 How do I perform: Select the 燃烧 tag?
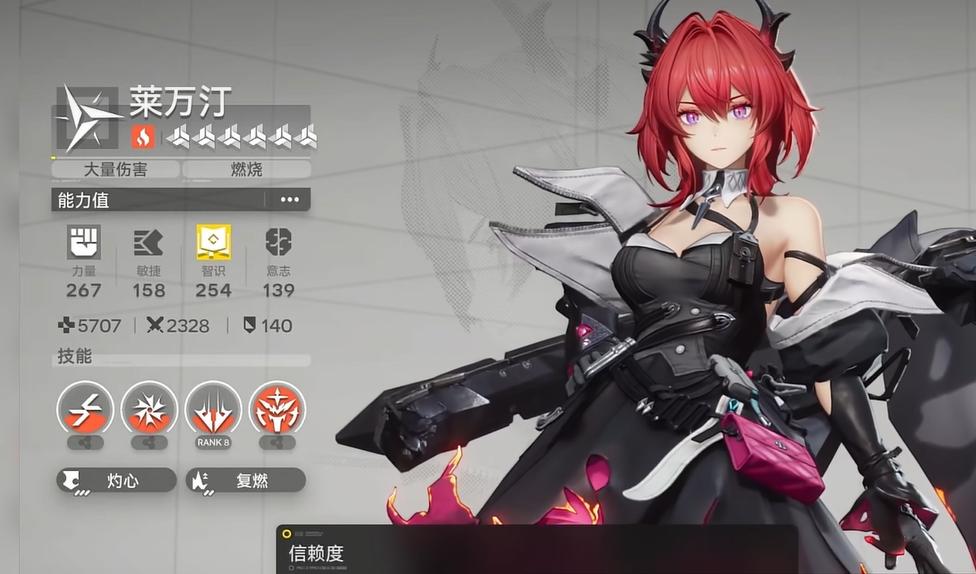click(x=246, y=170)
